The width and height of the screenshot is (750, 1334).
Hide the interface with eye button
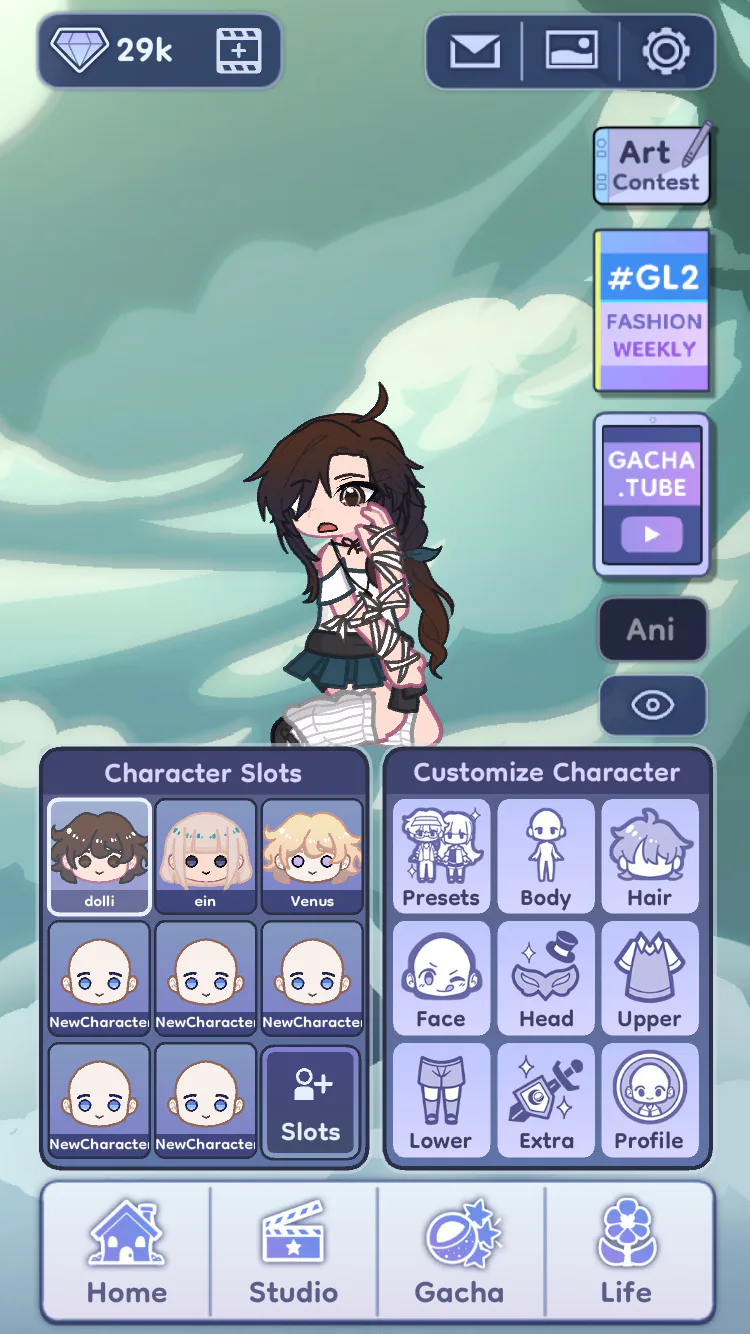[652, 705]
